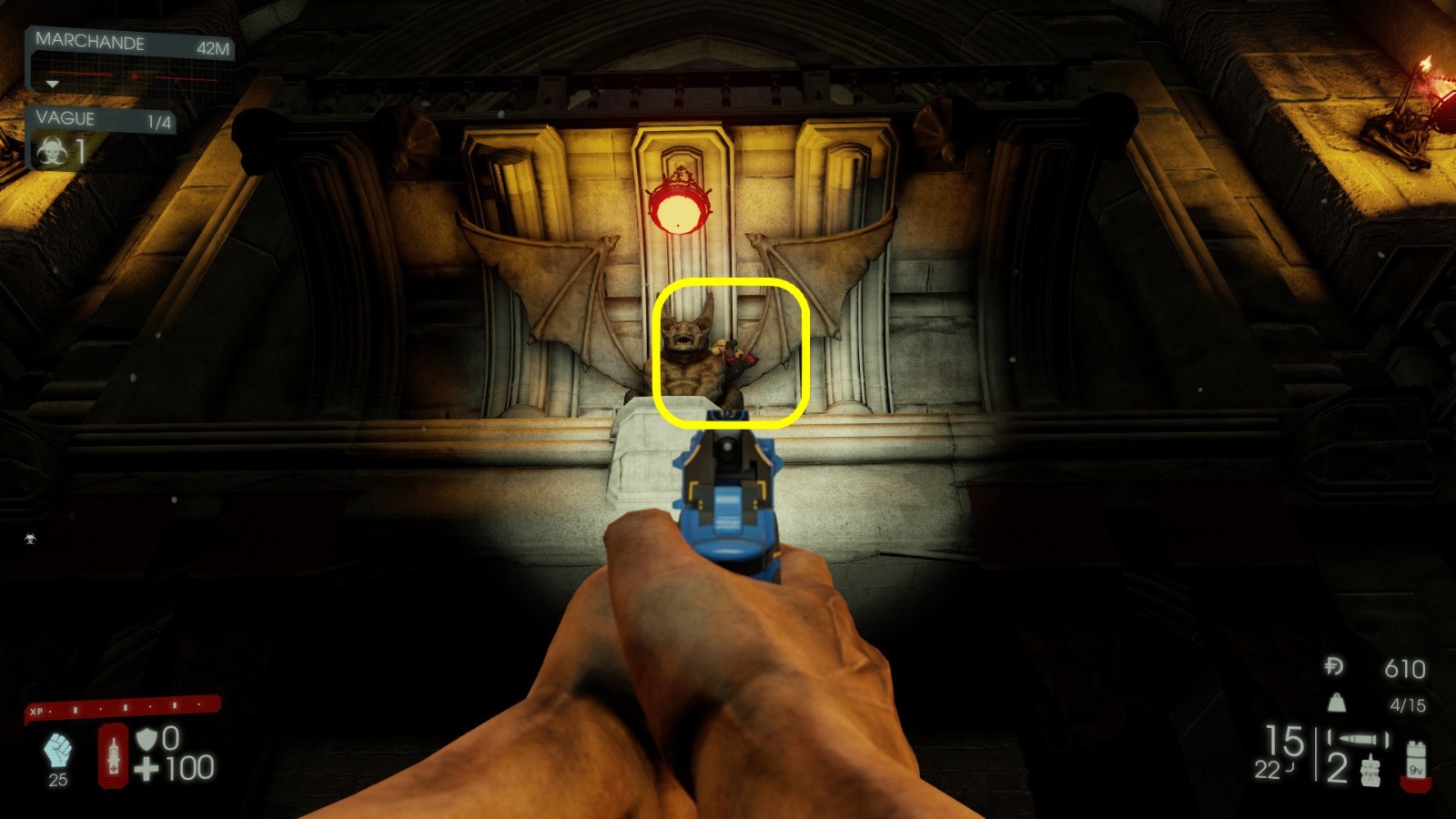Click the health cross next to 100

[147, 768]
